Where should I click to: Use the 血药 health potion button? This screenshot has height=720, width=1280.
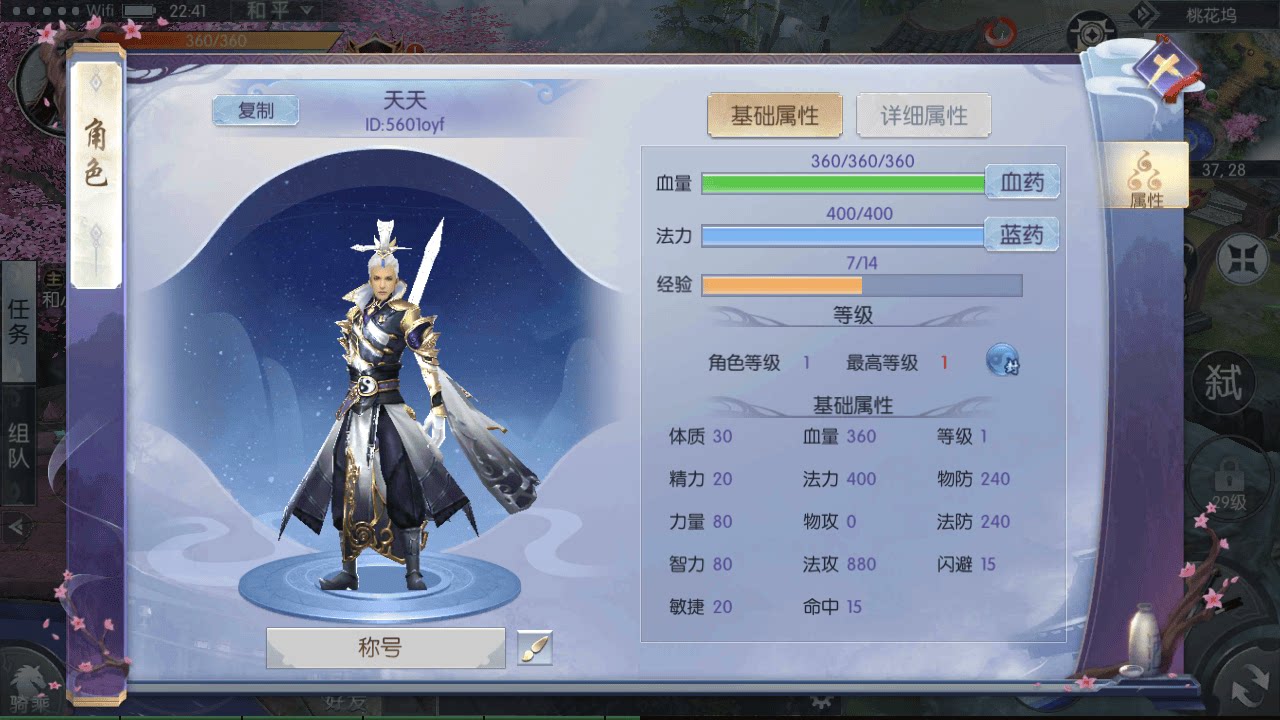[x=1023, y=183]
